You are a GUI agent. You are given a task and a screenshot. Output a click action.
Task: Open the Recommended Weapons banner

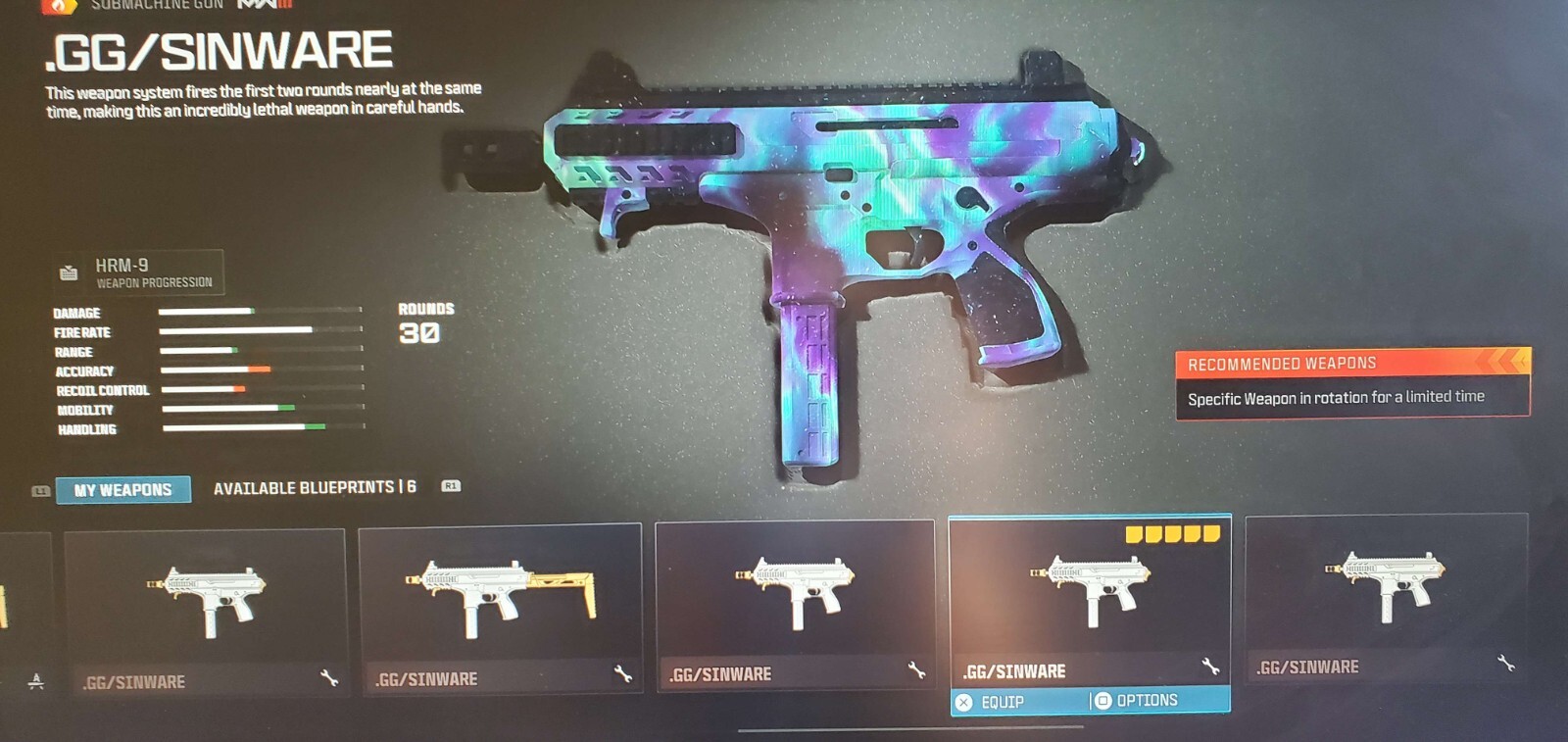click(1352, 383)
